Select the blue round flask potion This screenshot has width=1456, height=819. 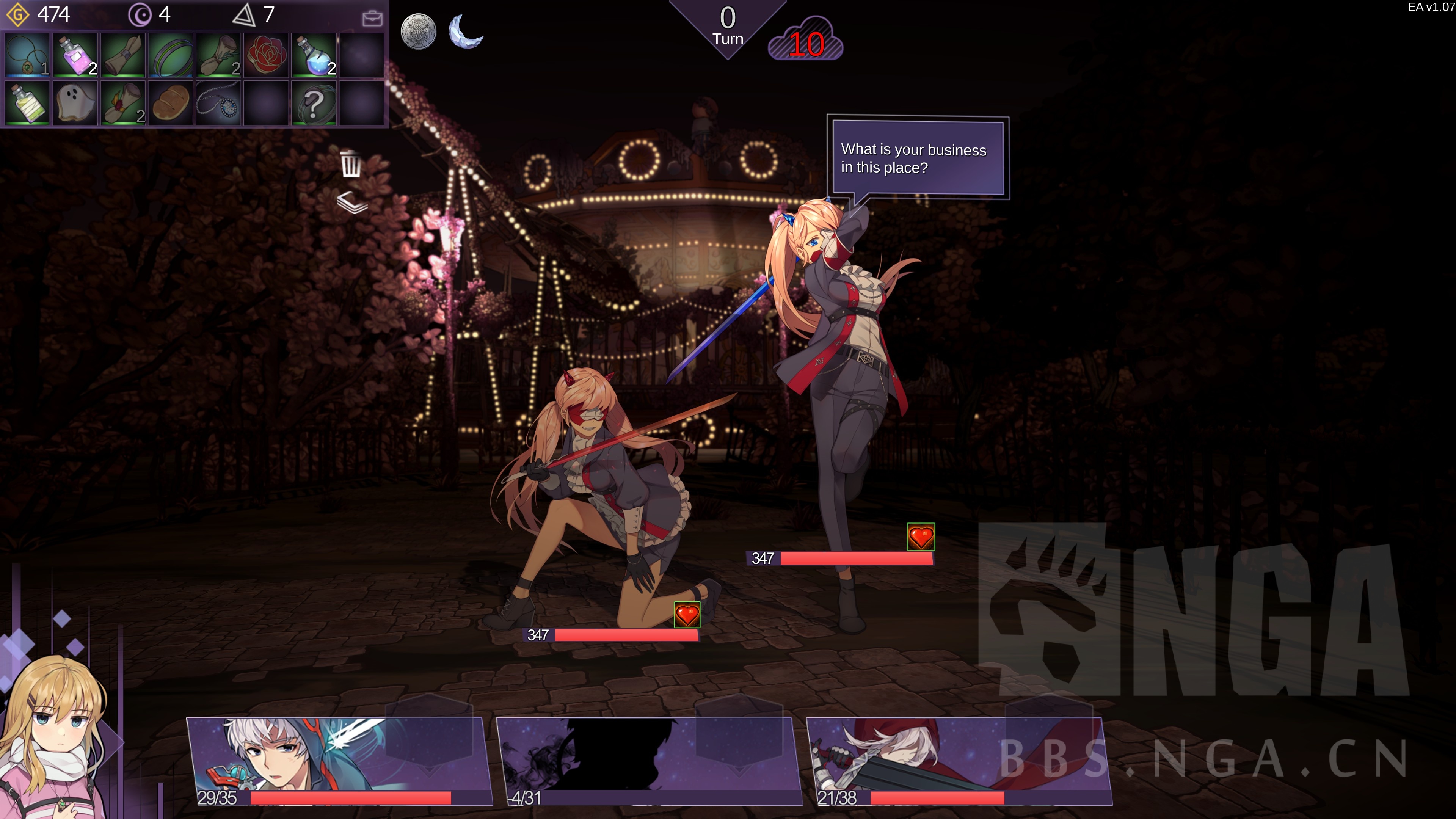pyautogui.click(x=314, y=55)
